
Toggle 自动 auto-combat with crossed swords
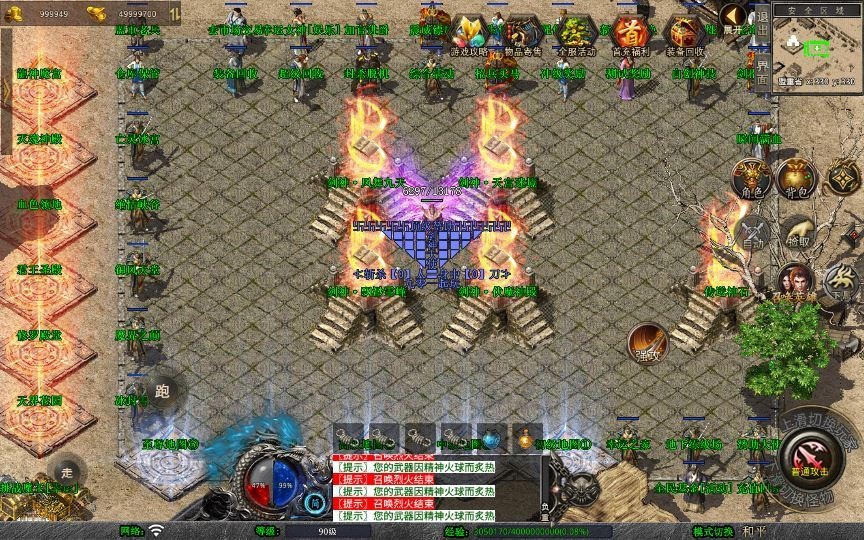(752, 233)
